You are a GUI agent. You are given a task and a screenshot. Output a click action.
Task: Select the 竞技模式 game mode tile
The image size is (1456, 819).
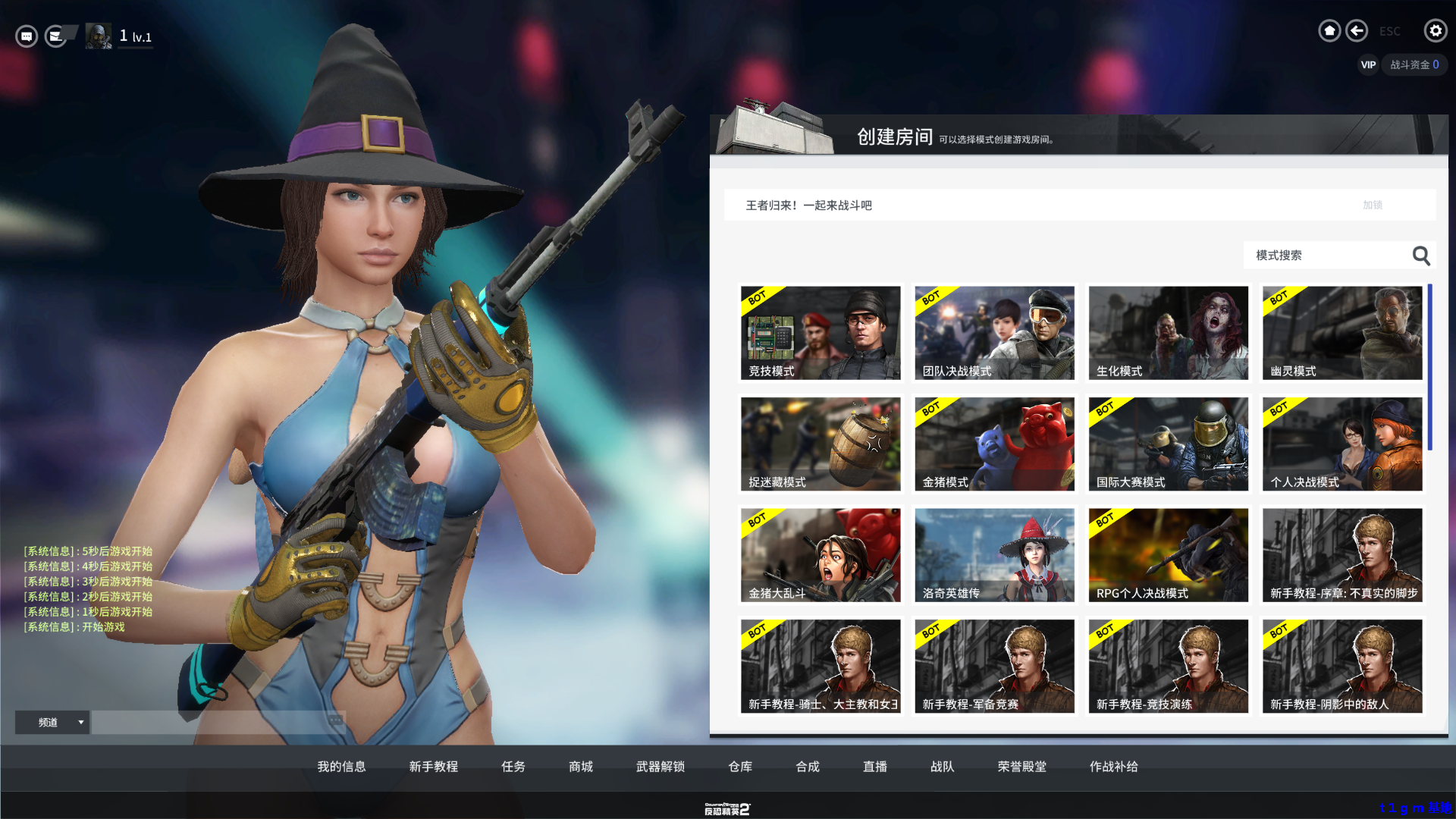pos(821,333)
